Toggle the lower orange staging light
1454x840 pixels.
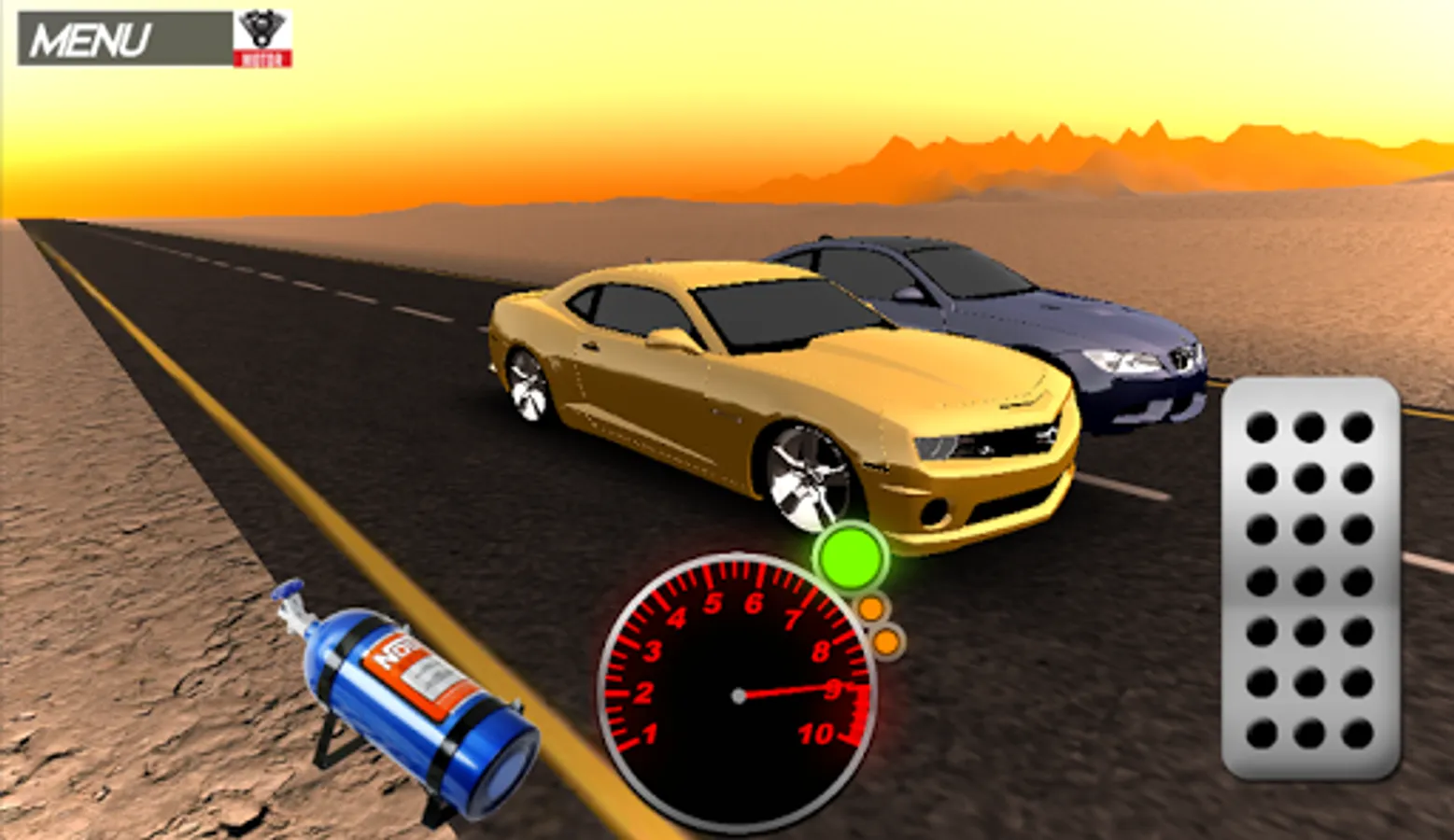coord(885,640)
